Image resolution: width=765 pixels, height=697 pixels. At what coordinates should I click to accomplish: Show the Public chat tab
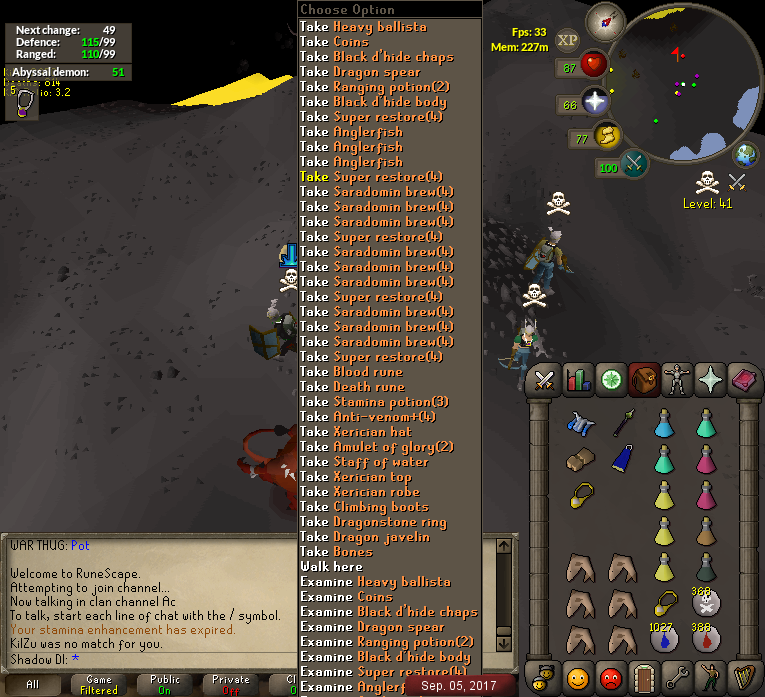tap(165, 684)
